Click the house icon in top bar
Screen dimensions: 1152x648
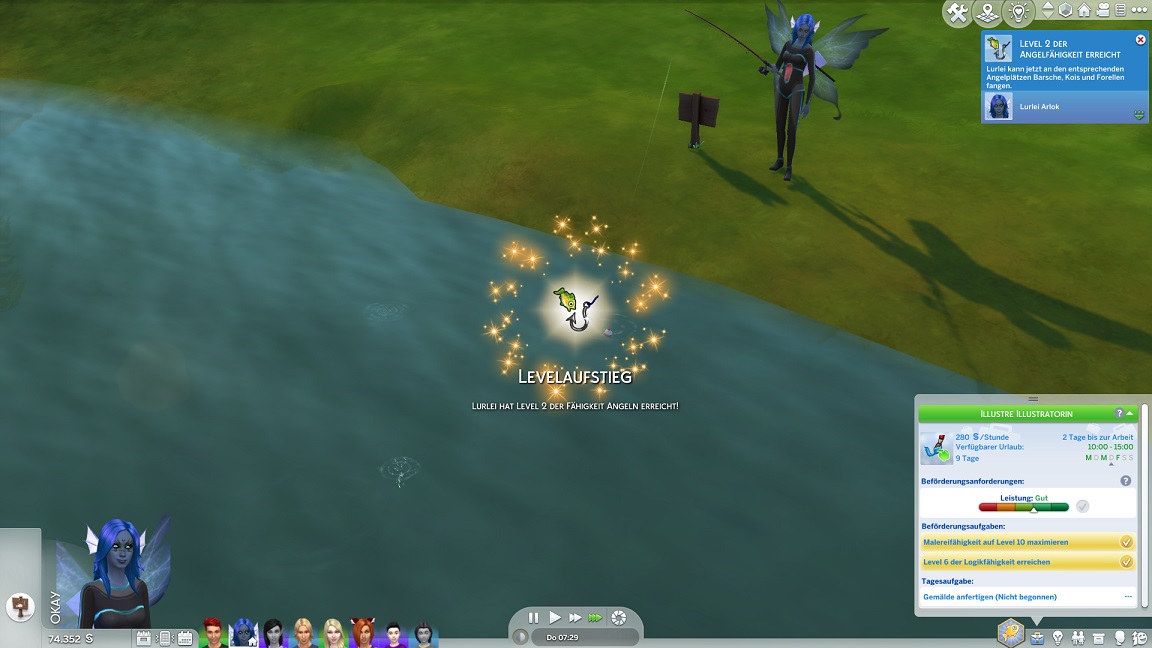click(1083, 10)
